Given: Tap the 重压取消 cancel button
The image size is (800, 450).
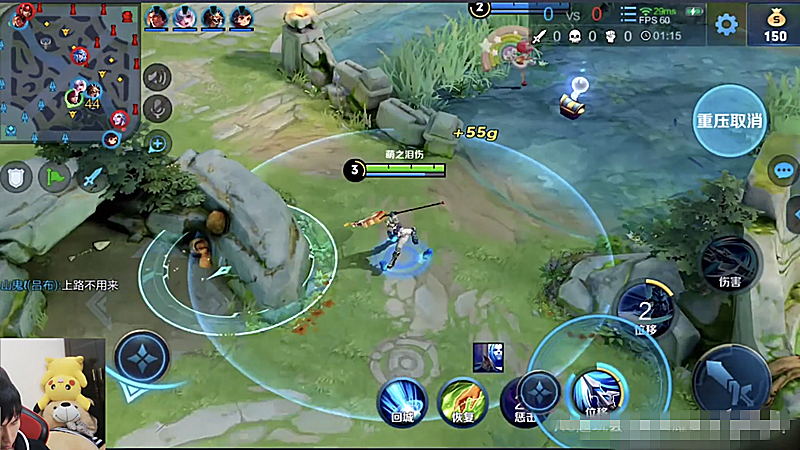Looking at the screenshot, I should tap(730, 121).
